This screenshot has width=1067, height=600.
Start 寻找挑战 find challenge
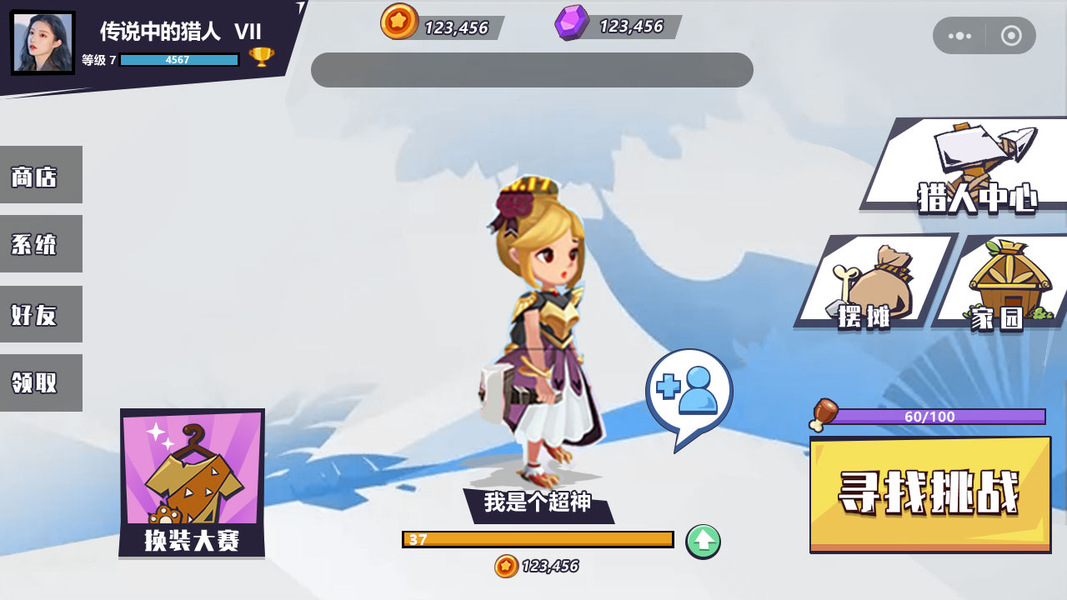pyautogui.click(x=930, y=493)
